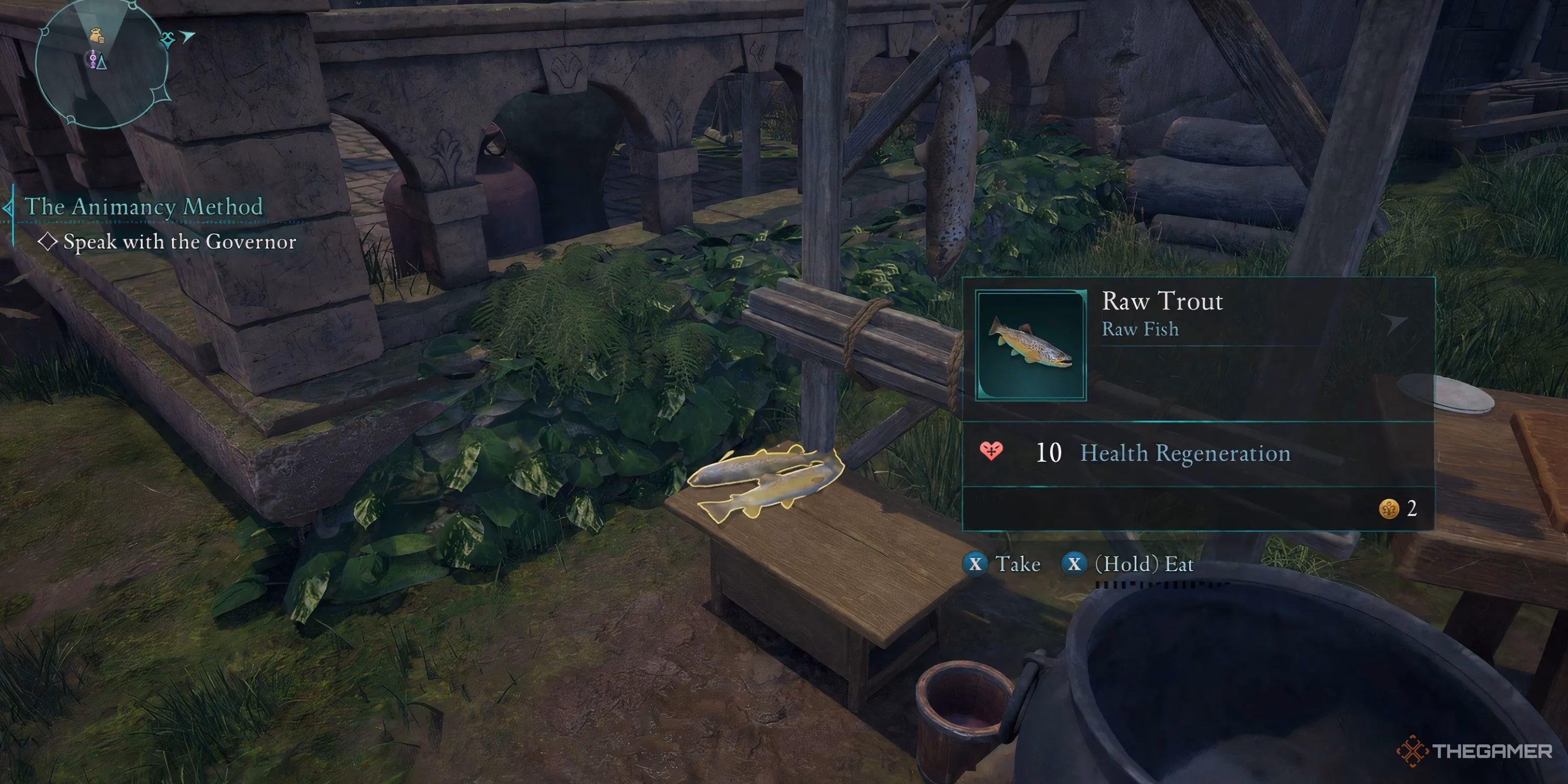Screen dimensions: 1568x784
Task: Click the Take prompt label
Action: pyautogui.click(x=1018, y=564)
